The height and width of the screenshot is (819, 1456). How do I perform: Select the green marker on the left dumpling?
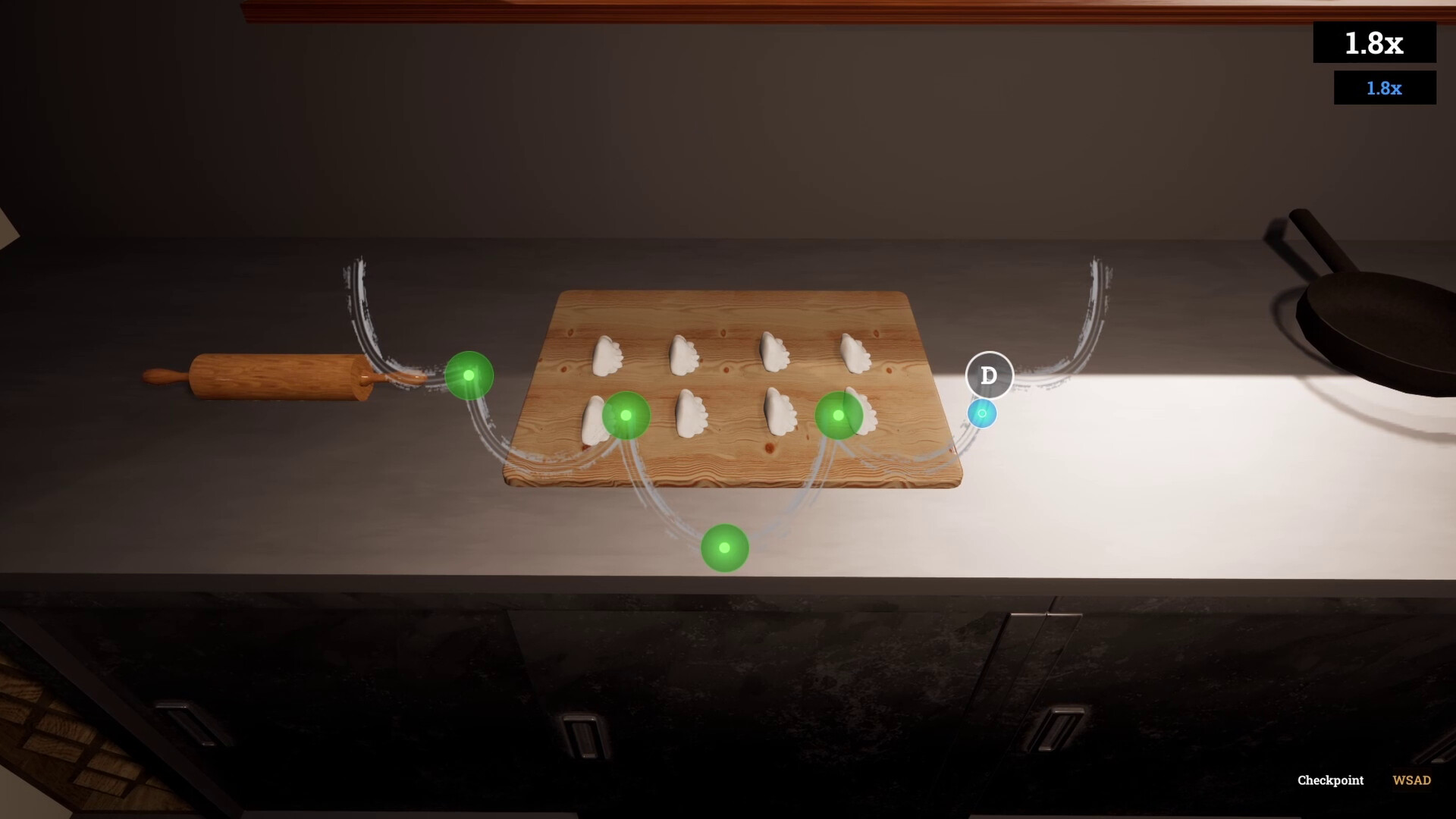pos(626,415)
